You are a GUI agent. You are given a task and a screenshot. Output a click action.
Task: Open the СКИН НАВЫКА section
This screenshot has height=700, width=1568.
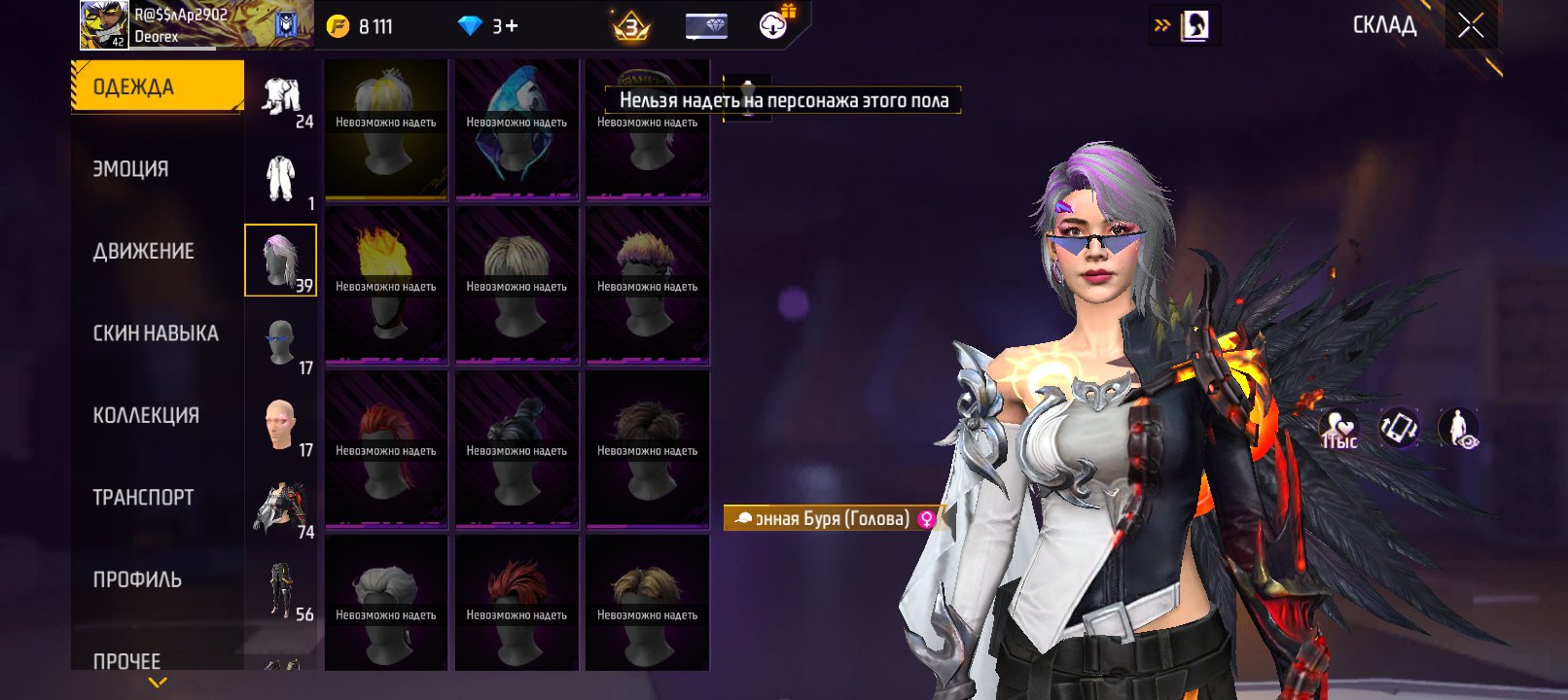click(156, 333)
